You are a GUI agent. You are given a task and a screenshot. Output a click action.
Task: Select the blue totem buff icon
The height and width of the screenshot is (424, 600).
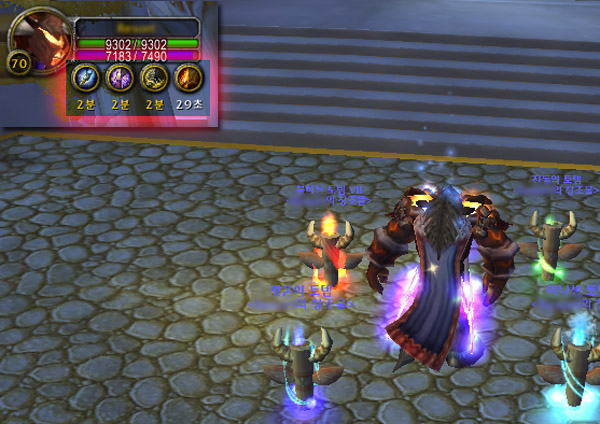coord(86,79)
